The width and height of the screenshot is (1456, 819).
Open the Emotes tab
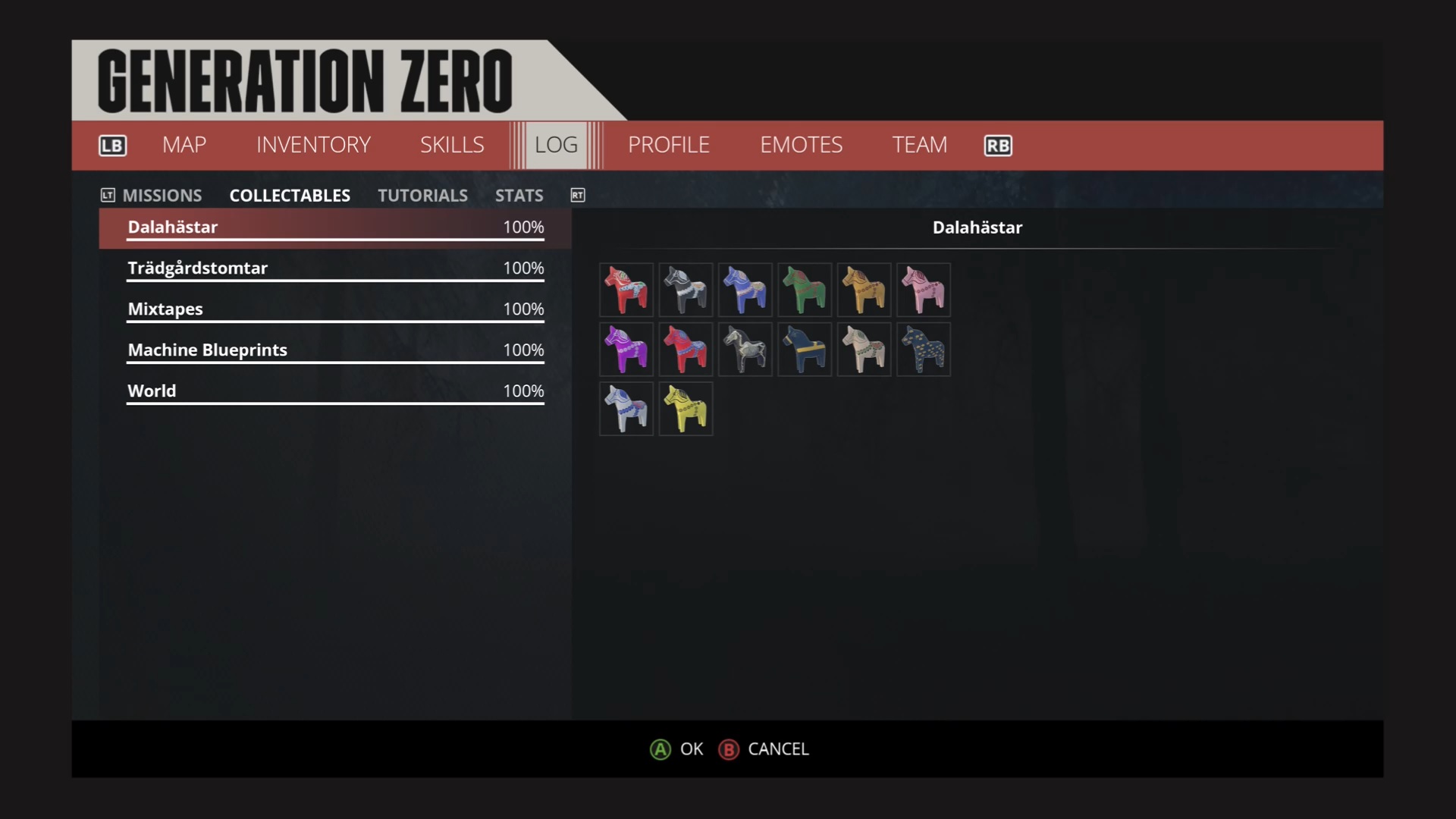click(801, 145)
